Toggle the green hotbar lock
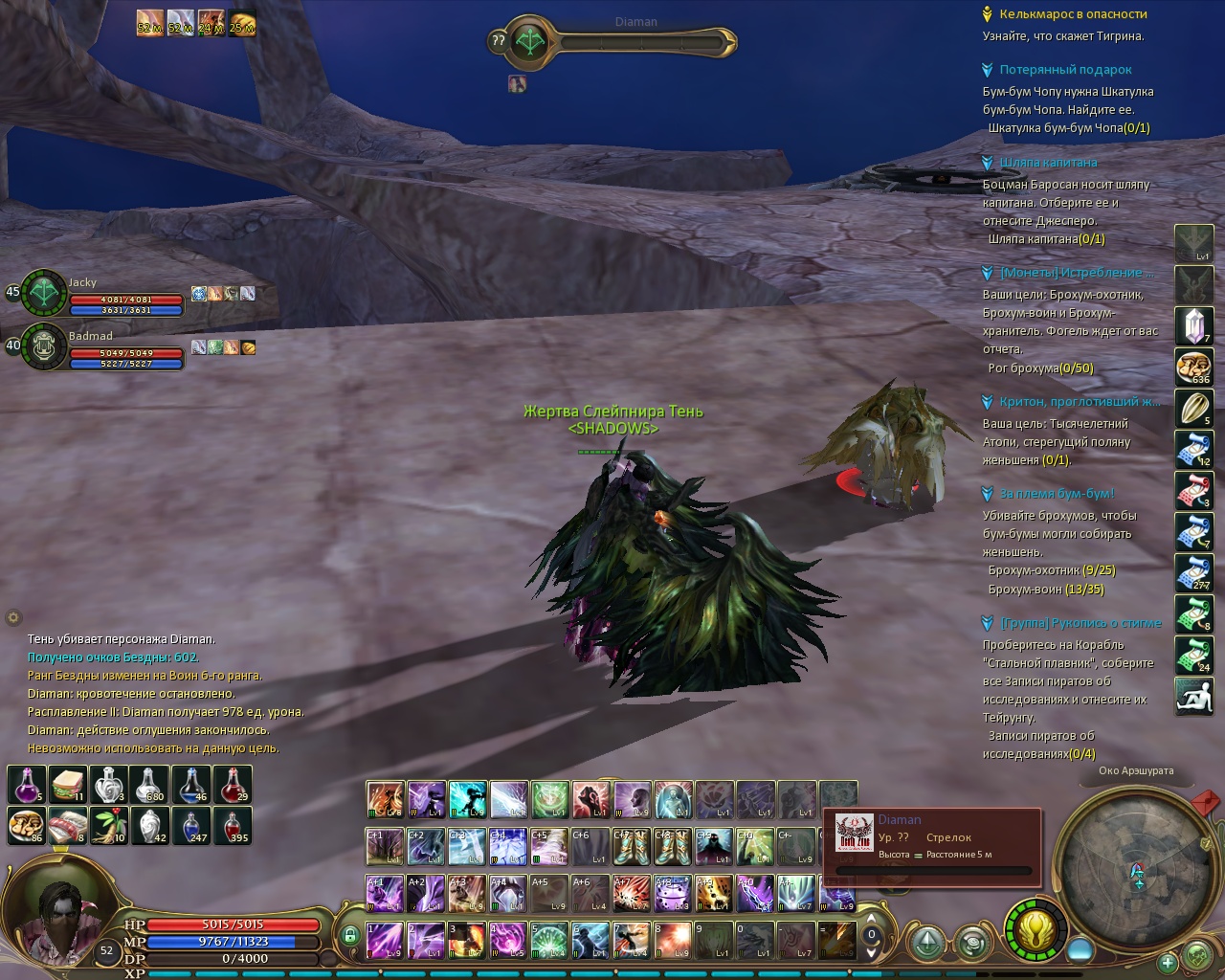The width and height of the screenshot is (1225, 980). (350, 935)
